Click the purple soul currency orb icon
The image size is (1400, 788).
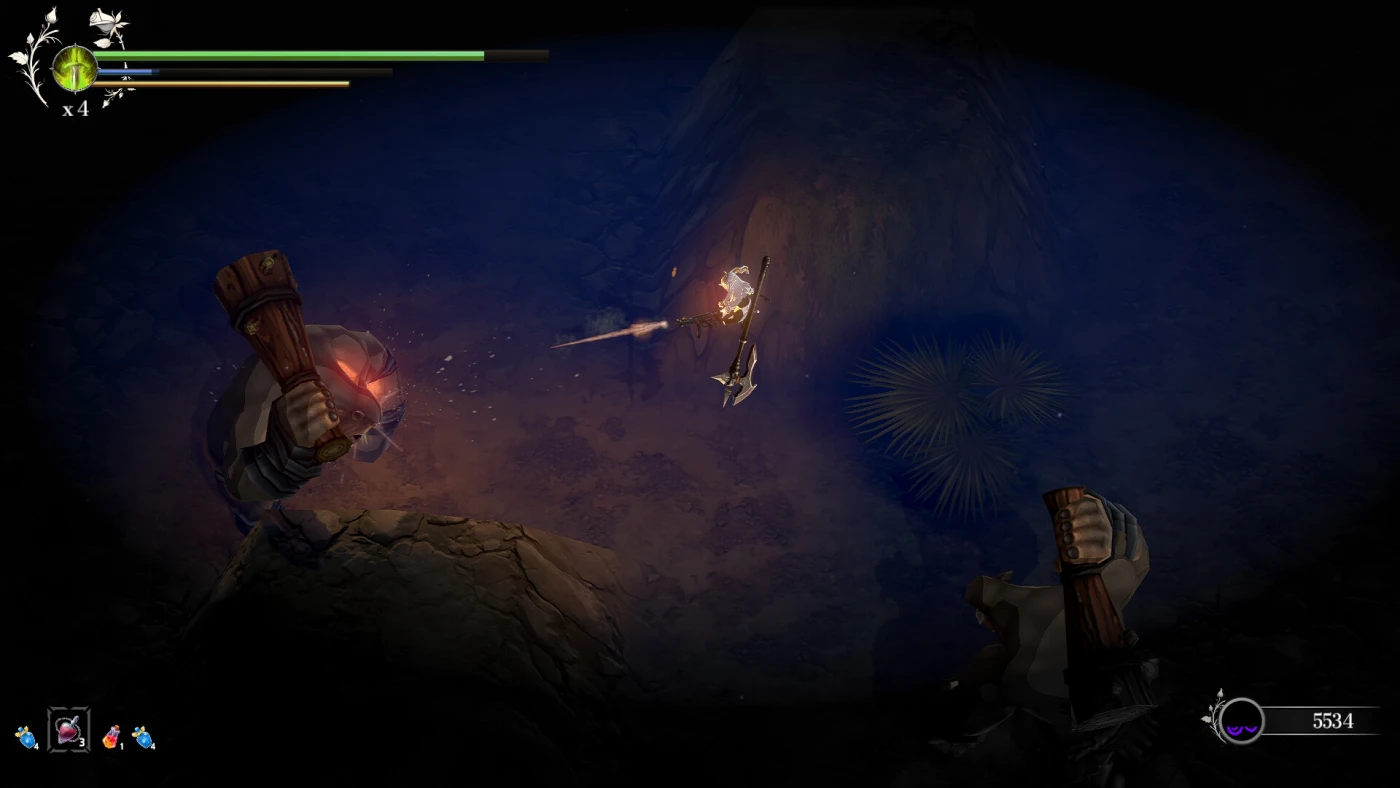tap(1242, 721)
